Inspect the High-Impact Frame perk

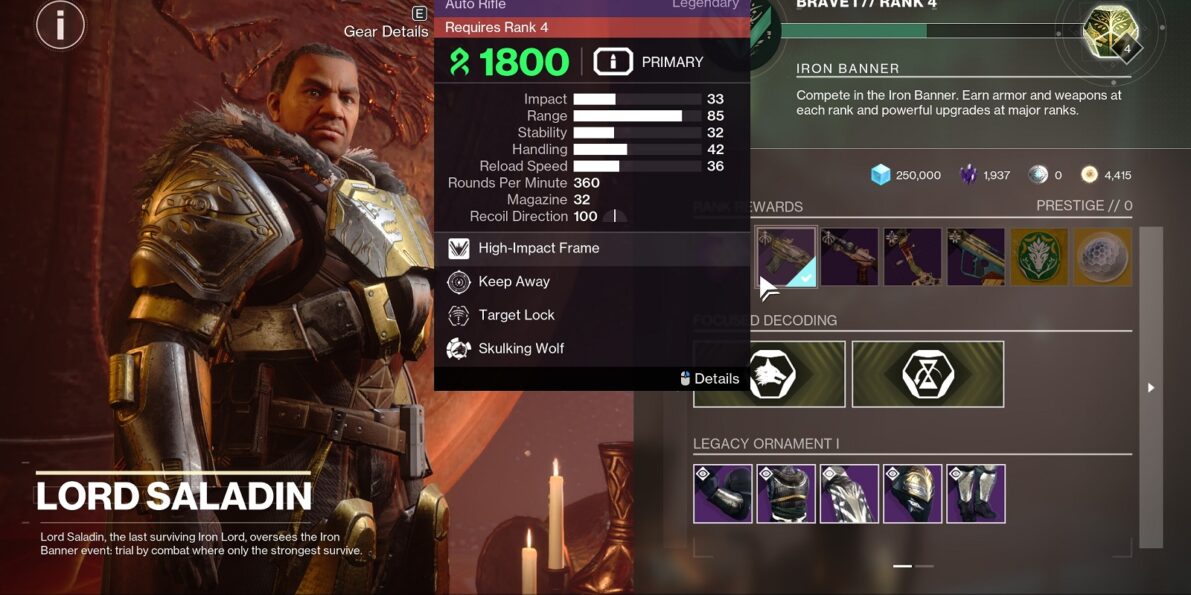coord(538,248)
